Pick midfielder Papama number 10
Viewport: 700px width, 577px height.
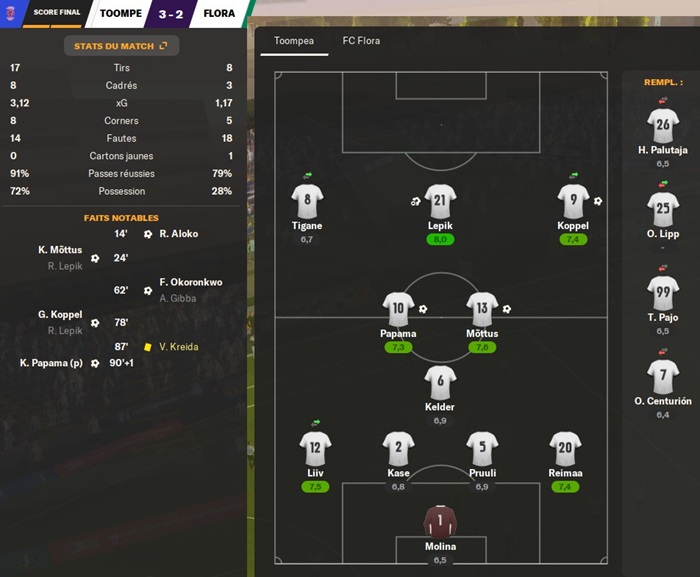[x=398, y=311]
